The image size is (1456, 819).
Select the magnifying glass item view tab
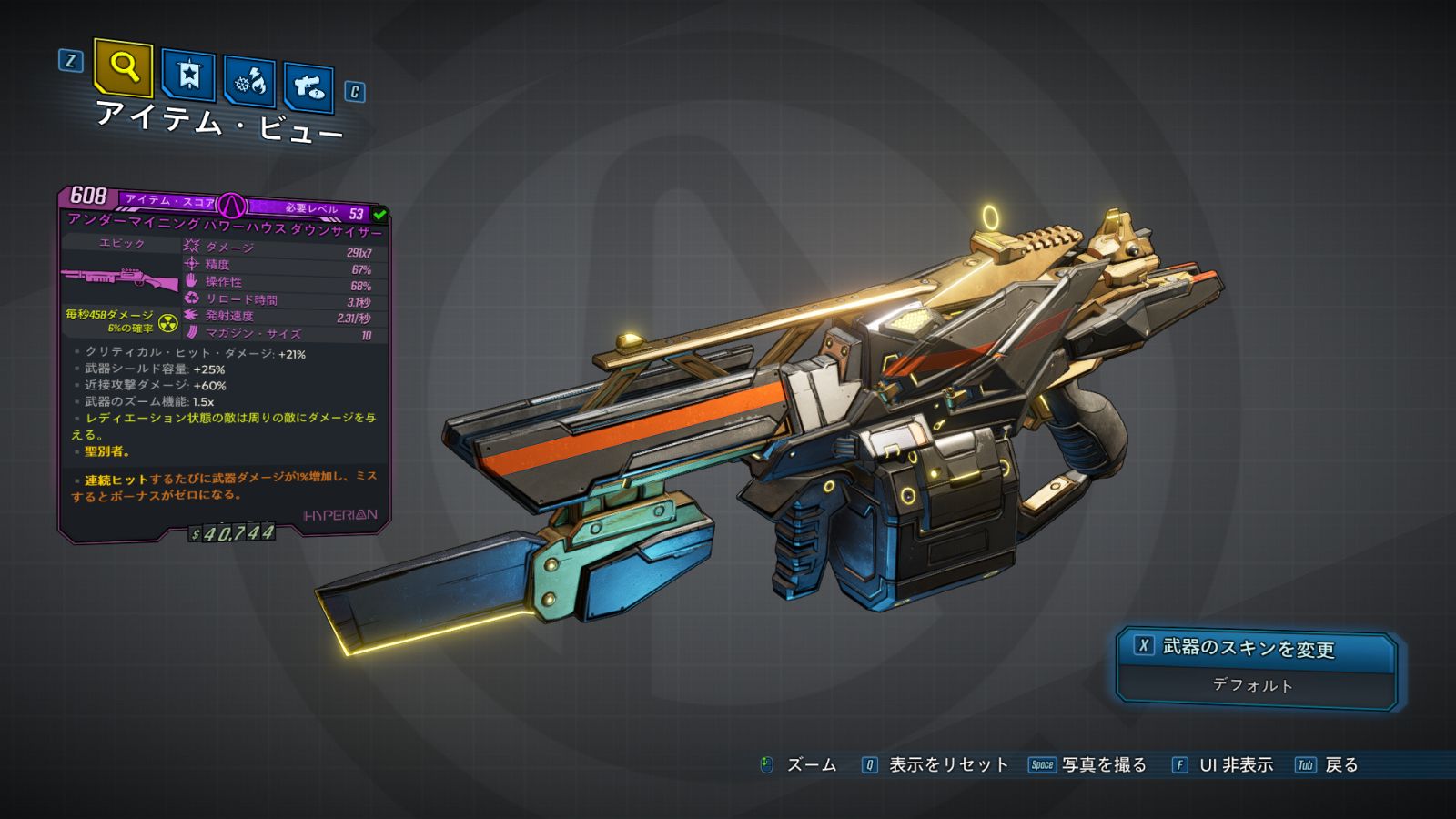tap(123, 67)
